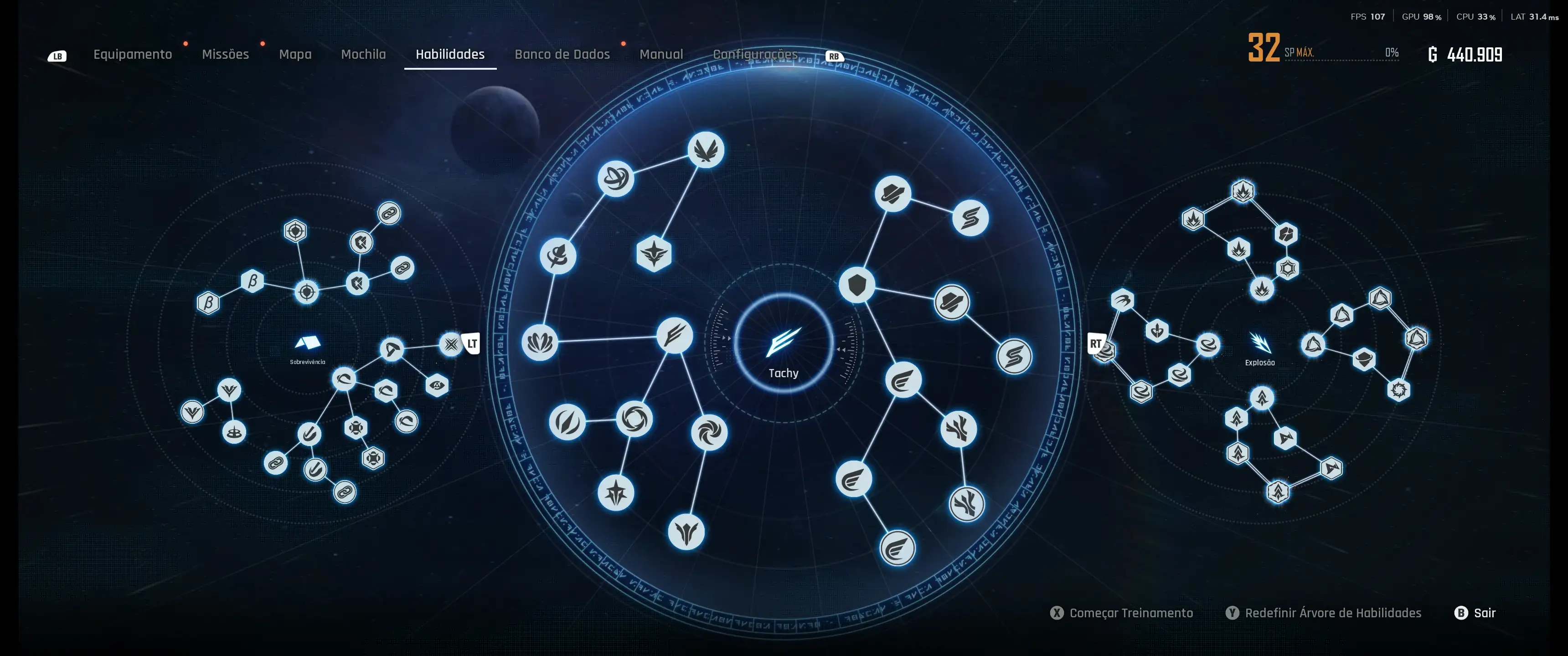Open the Banco de Dados tab
Viewport: 1568px width, 656px height.
(x=562, y=54)
